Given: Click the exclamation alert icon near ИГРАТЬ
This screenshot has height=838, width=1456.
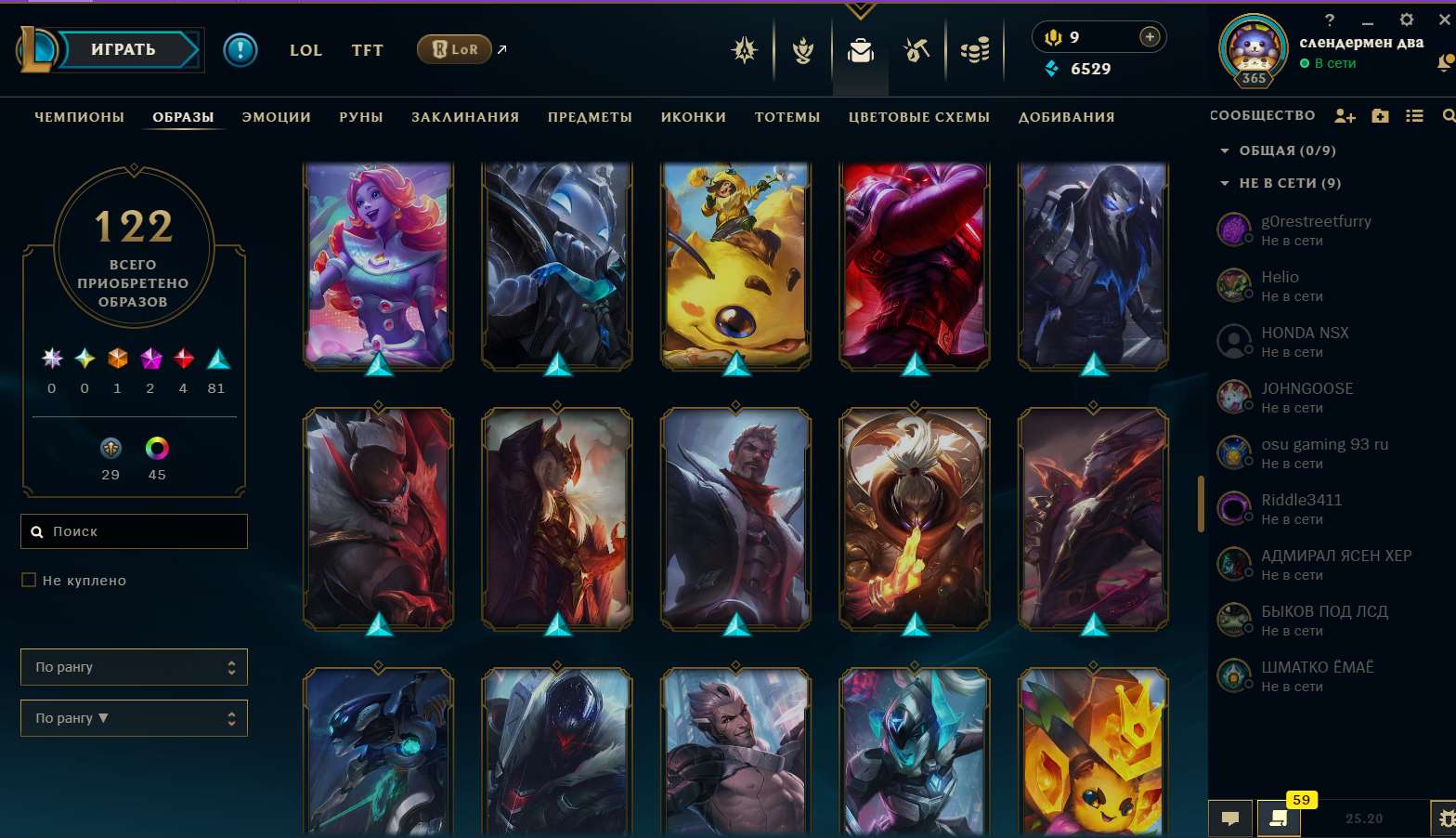Looking at the screenshot, I should (x=240, y=51).
